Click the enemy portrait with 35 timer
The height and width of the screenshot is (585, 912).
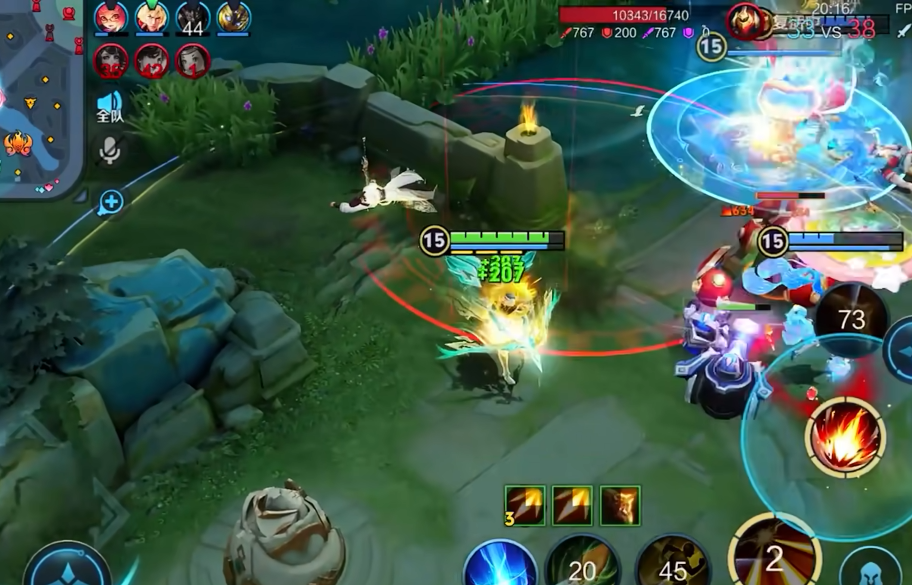tap(110, 61)
